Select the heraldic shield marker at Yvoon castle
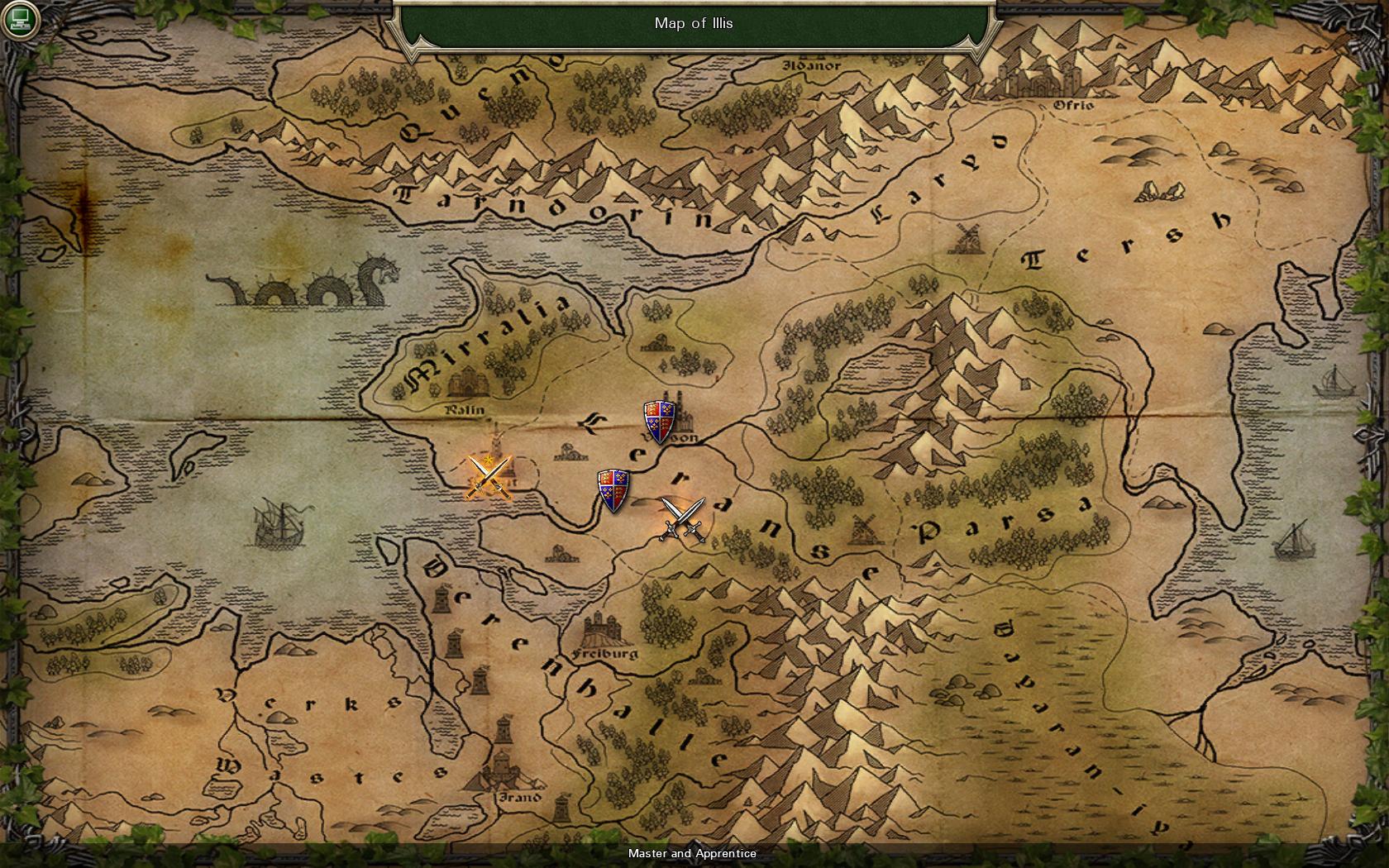 (660, 422)
